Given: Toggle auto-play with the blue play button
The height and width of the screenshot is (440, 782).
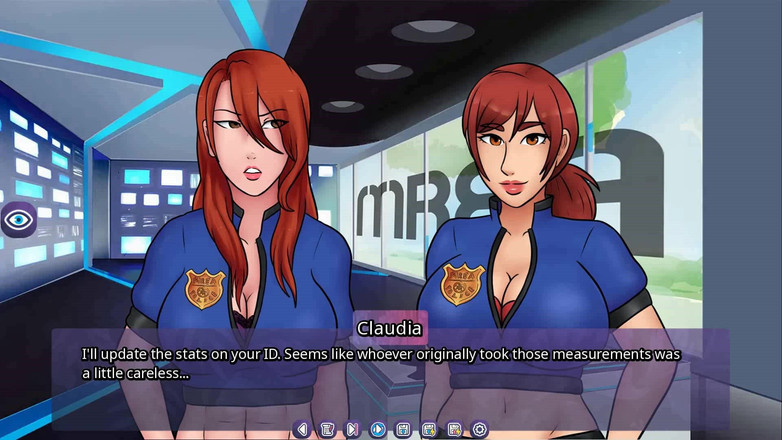Looking at the screenshot, I should (x=378, y=429).
